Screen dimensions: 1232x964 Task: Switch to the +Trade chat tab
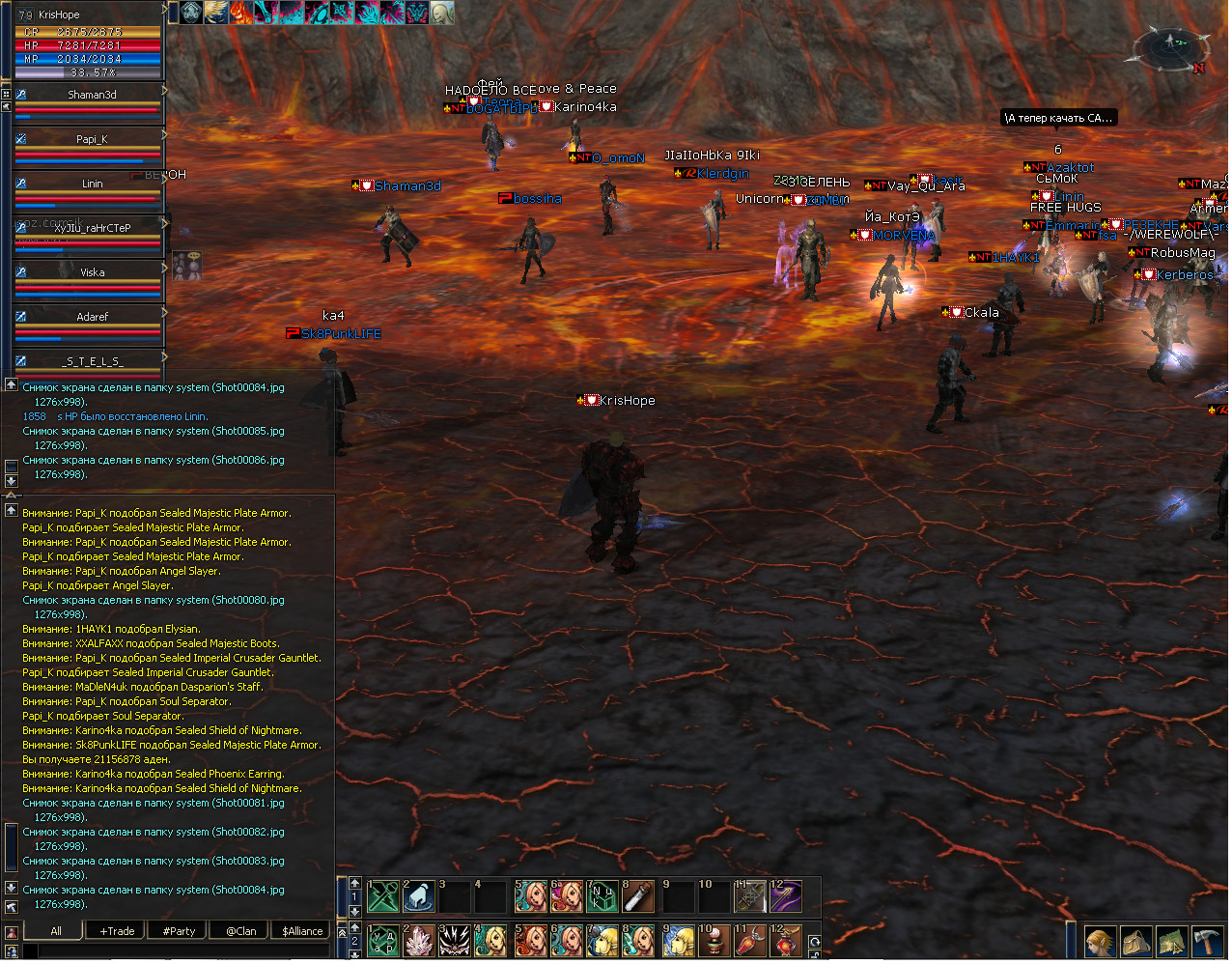pos(117,931)
